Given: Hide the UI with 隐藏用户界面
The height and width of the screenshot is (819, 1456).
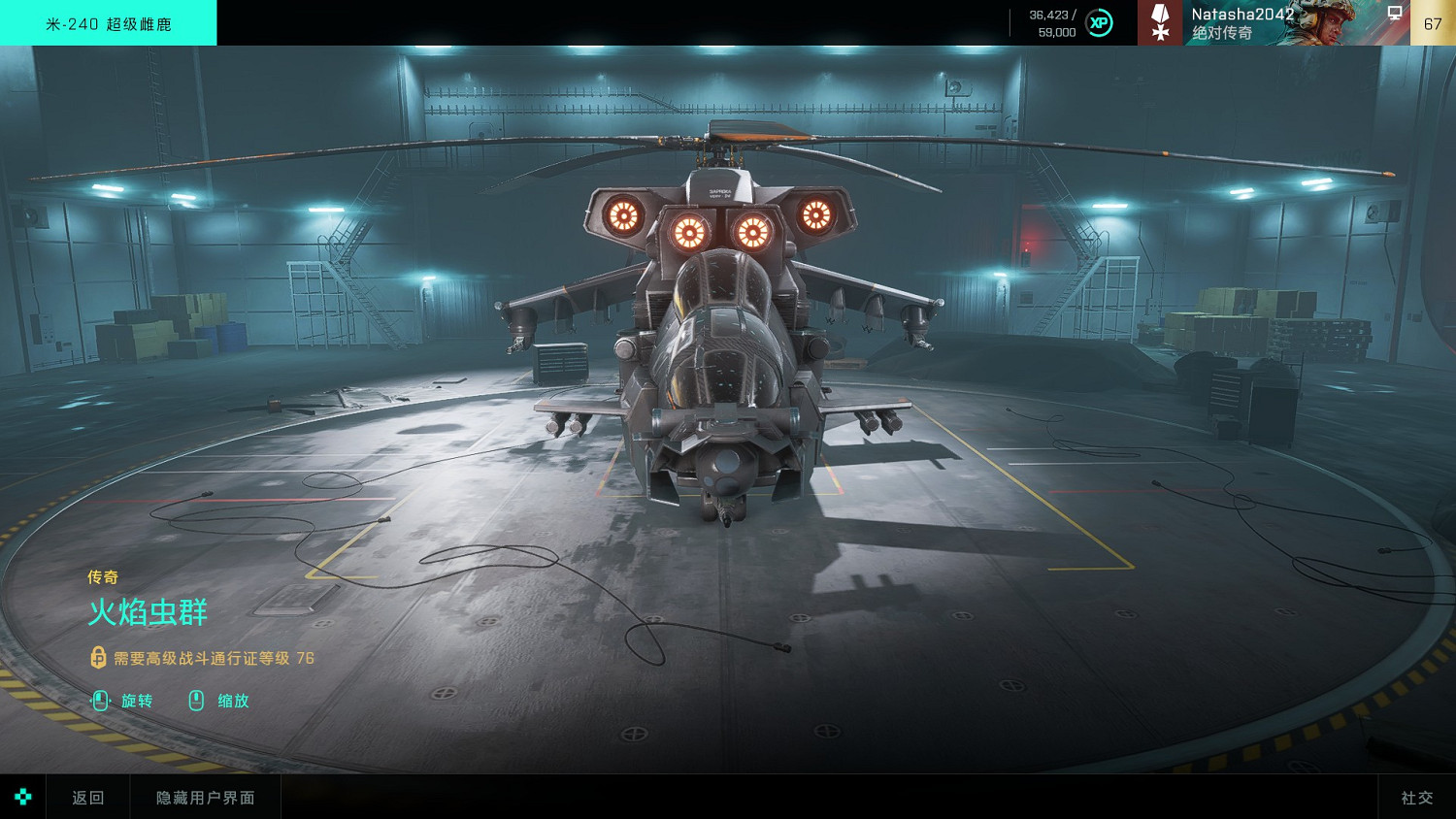Looking at the screenshot, I should 206,798.
